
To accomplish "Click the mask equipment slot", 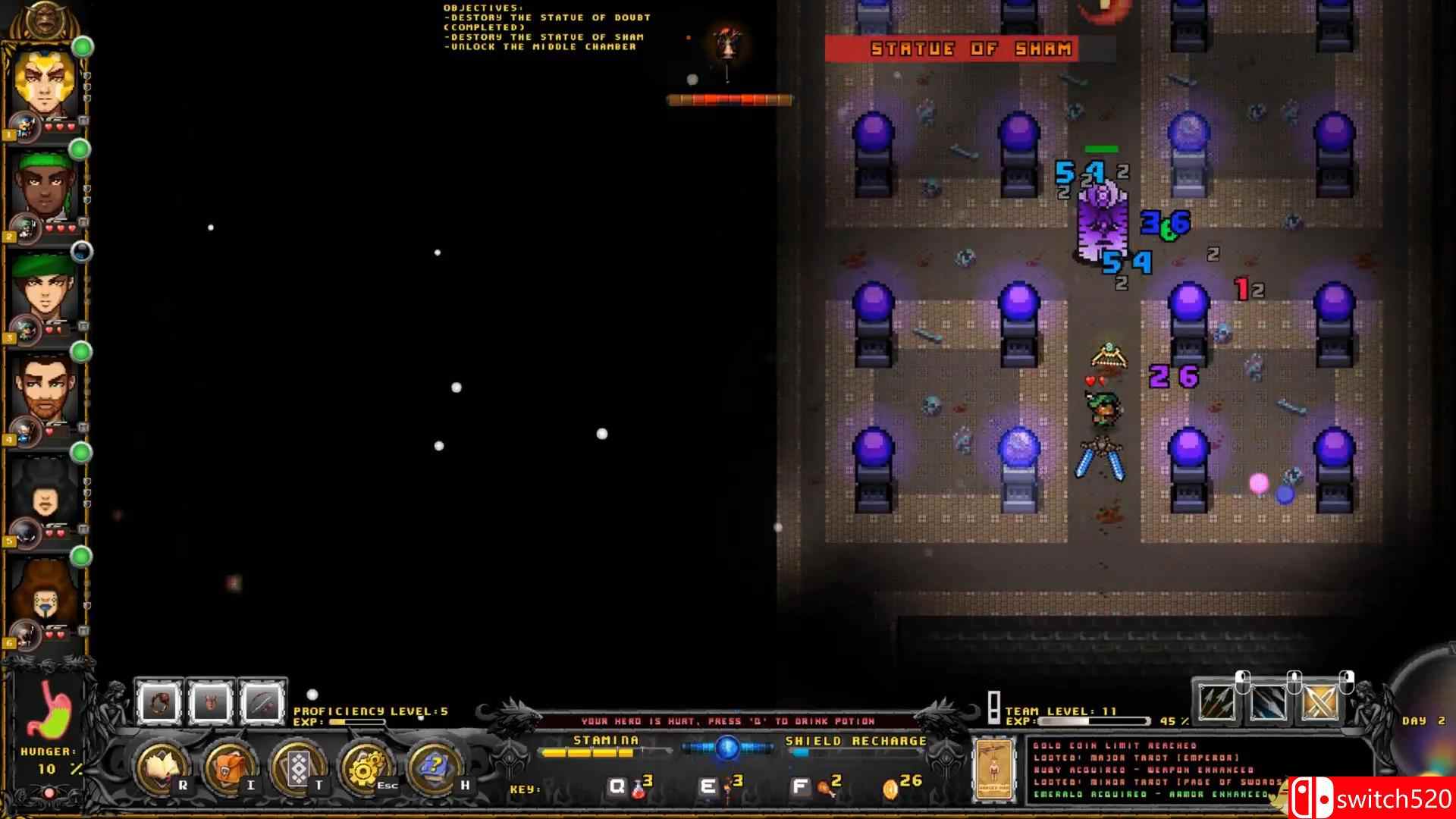I will pyautogui.click(x=209, y=701).
